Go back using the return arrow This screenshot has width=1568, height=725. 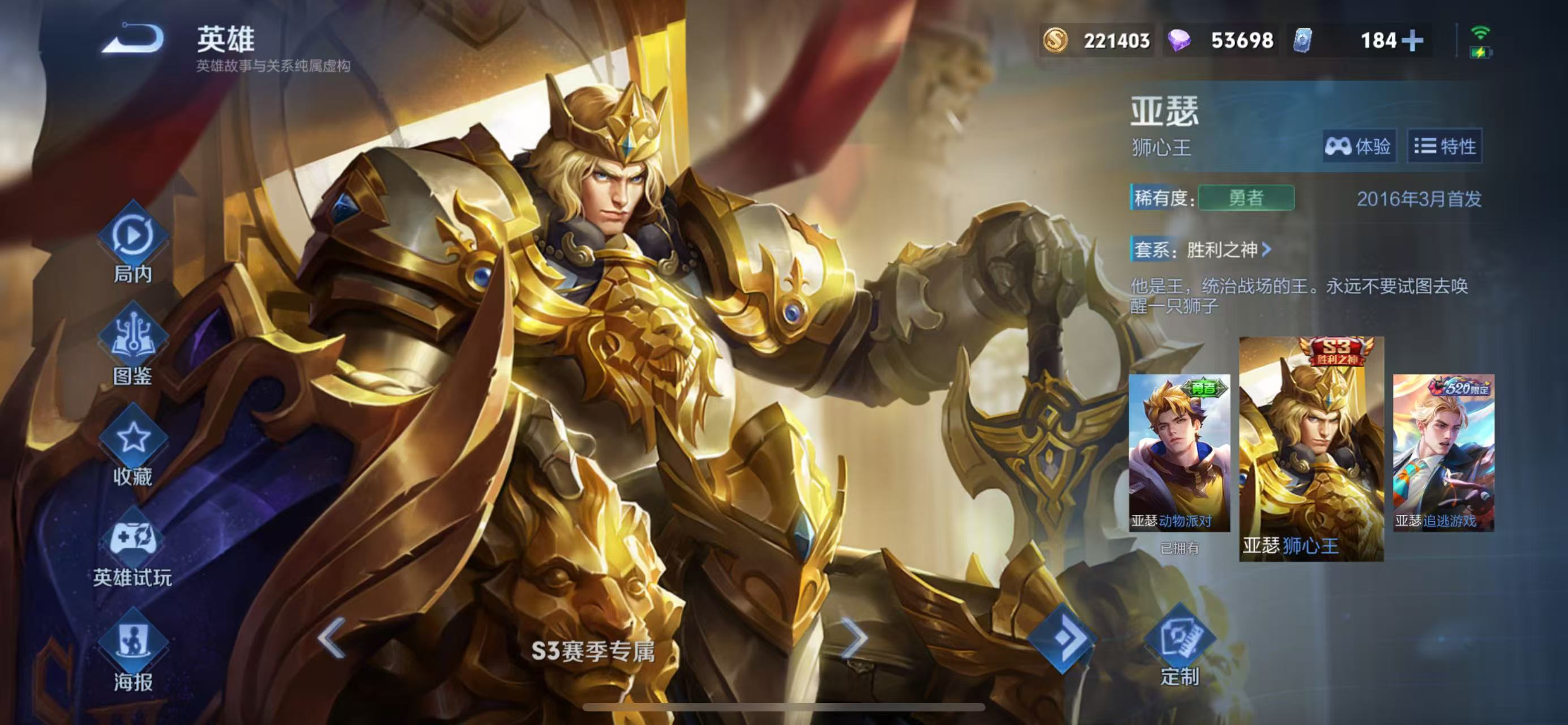[133, 39]
